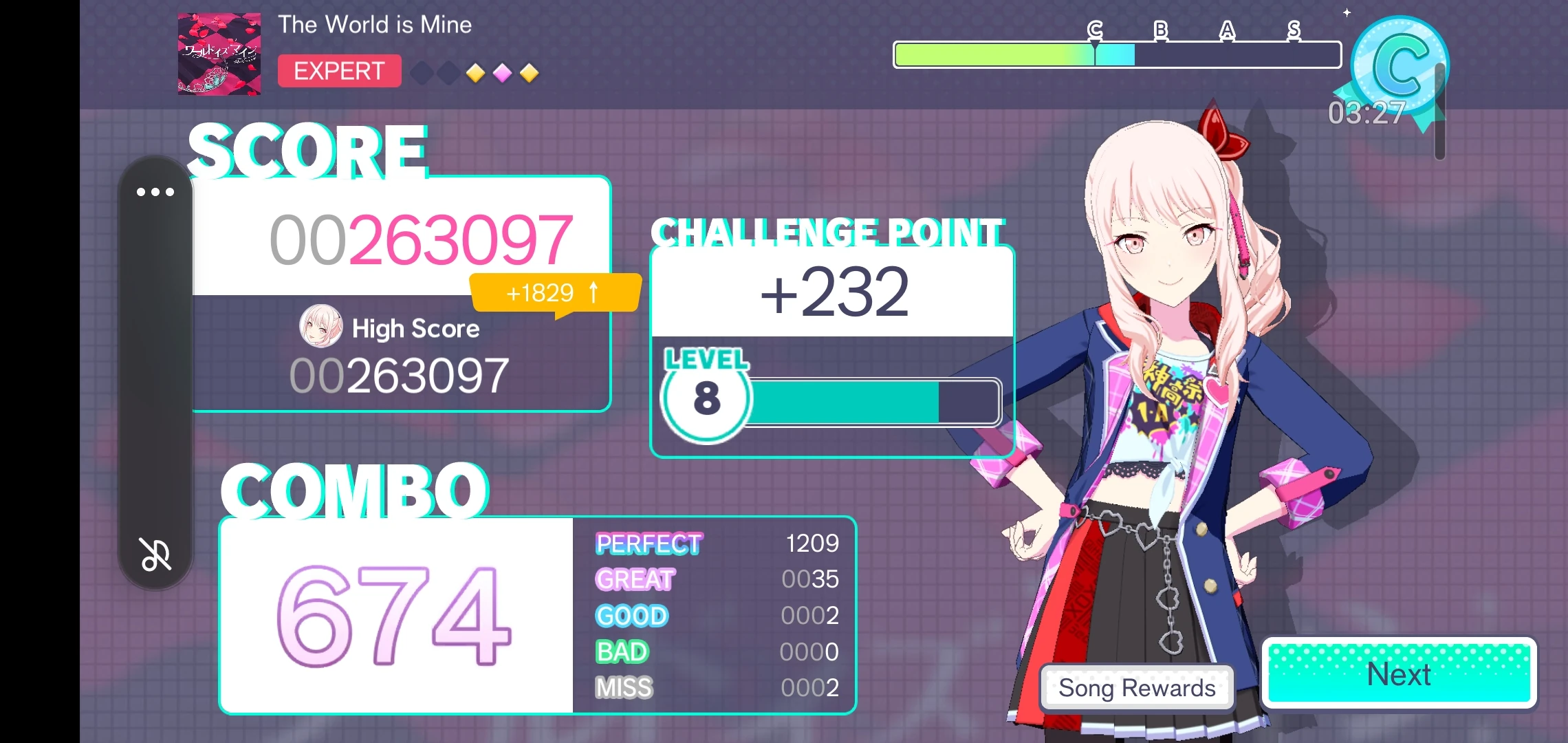Image resolution: width=1568 pixels, height=743 pixels.
Task: Click the rightmost yellow difficulty diamond
Action: [530, 73]
